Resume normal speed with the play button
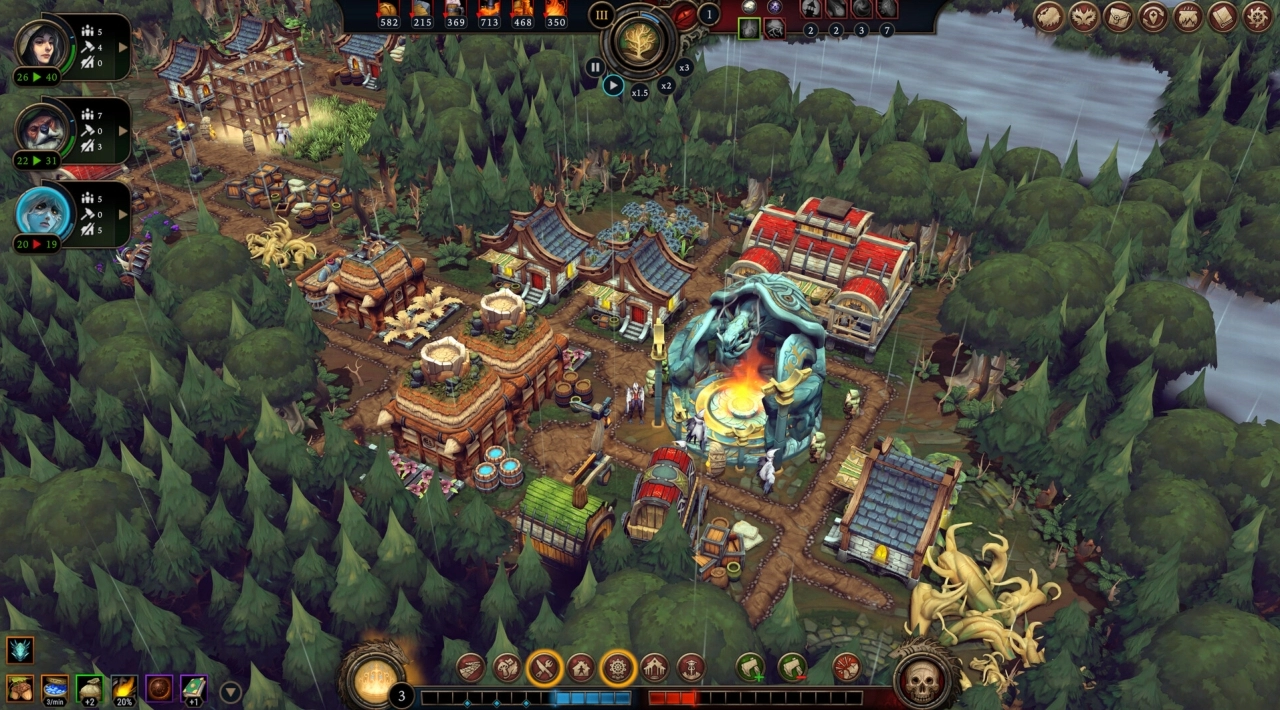This screenshot has width=1280, height=710. pyautogui.click(x=614, y=85)
